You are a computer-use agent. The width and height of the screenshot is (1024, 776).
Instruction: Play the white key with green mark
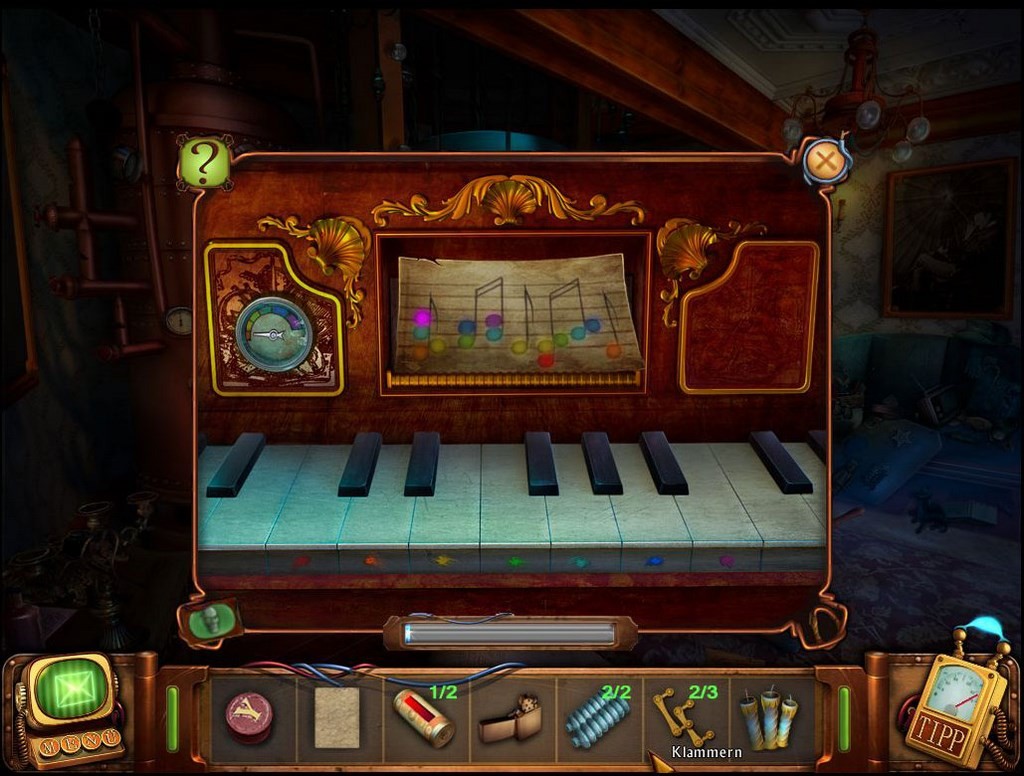point(515,520)
